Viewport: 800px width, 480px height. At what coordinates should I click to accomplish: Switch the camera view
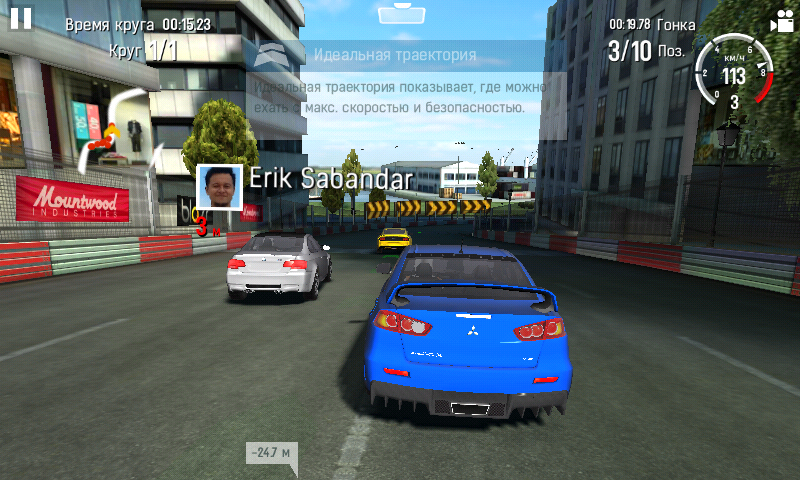point(779,22)
